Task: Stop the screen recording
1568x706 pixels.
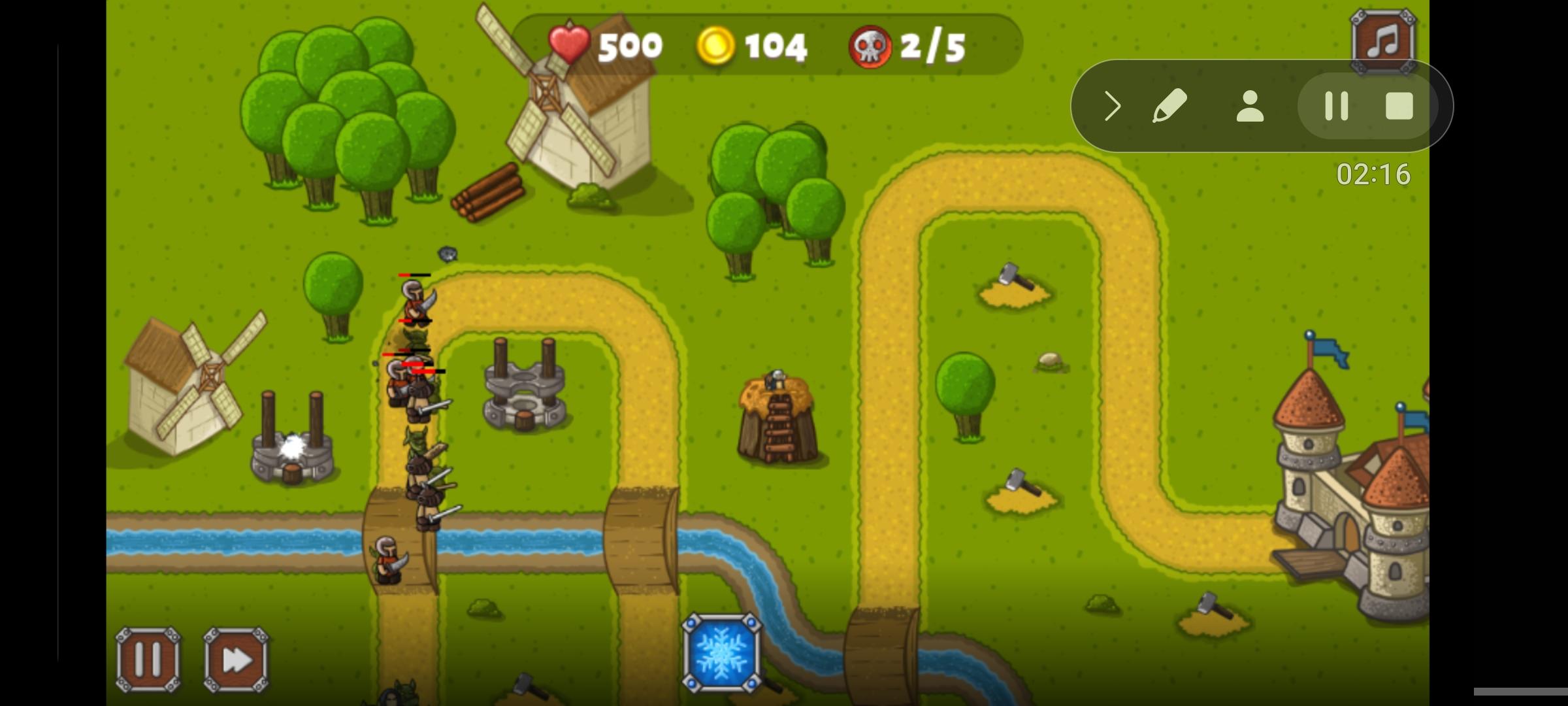Action: [x=1399, y=106]
